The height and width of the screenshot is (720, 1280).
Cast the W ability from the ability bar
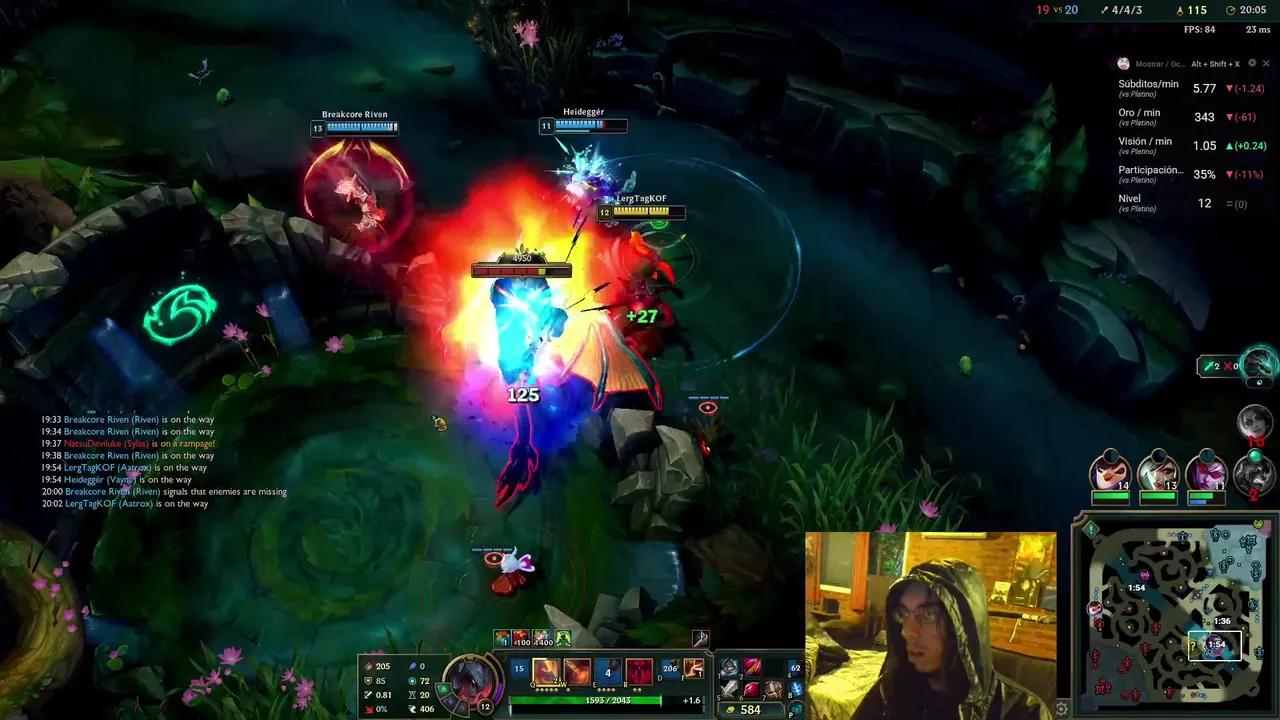pos(577,670)
